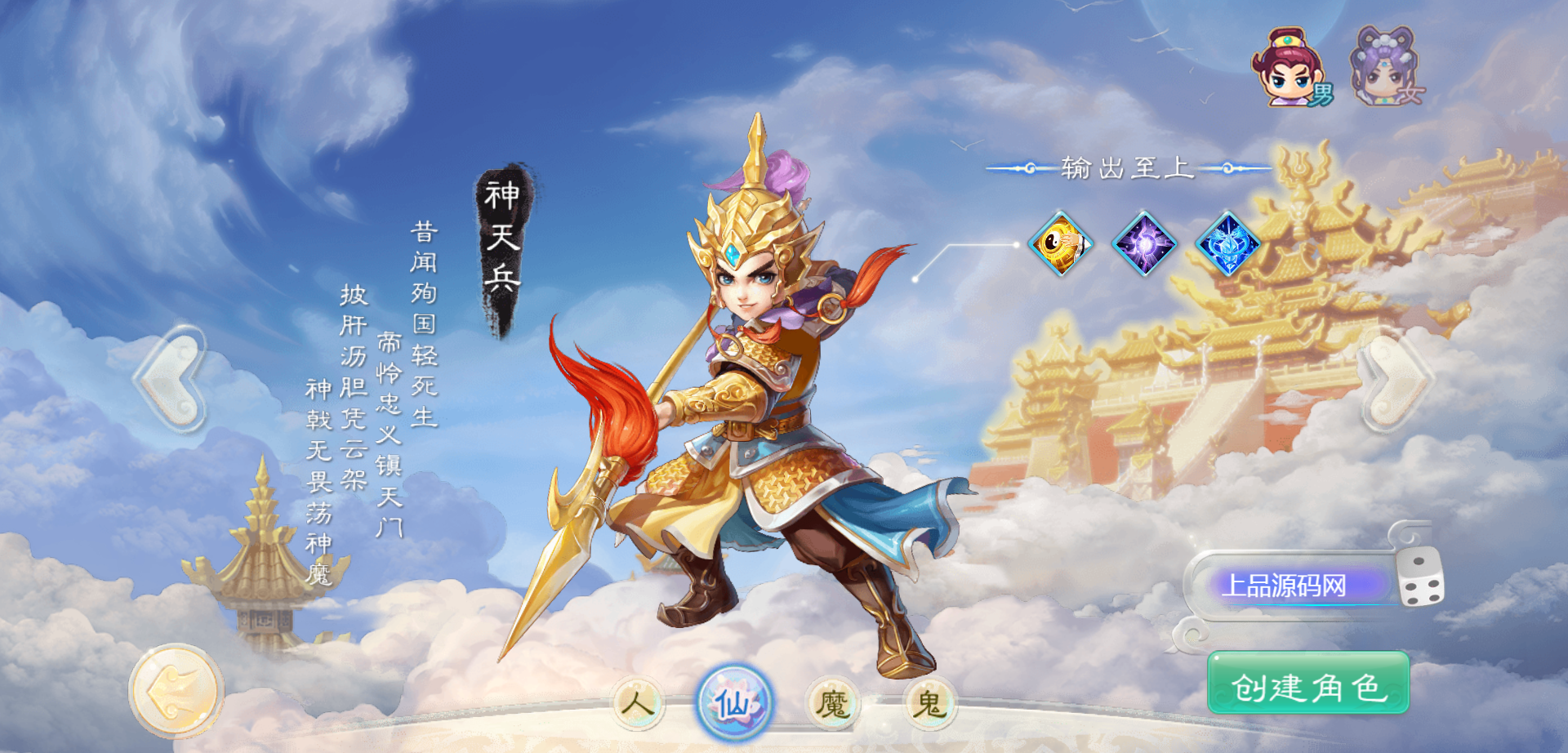View the golden eye skill icon
The height and width of the screenshot is (753, 1568).
pyautogui.click(x=1060, y=243)
